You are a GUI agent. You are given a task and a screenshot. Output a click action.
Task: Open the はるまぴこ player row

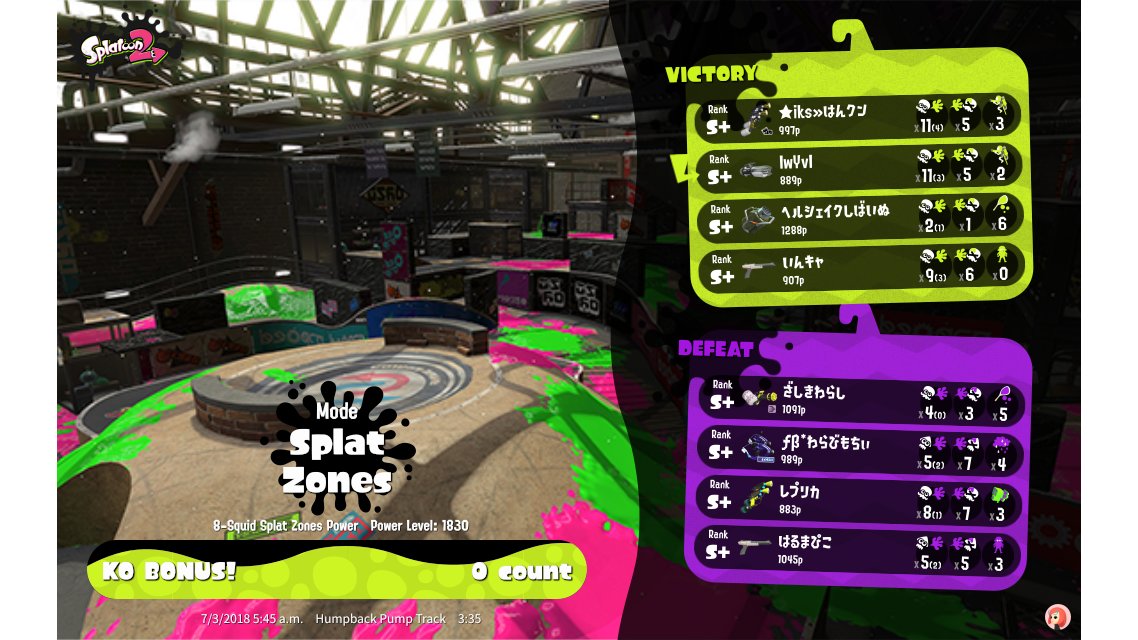tap(858, 552)
